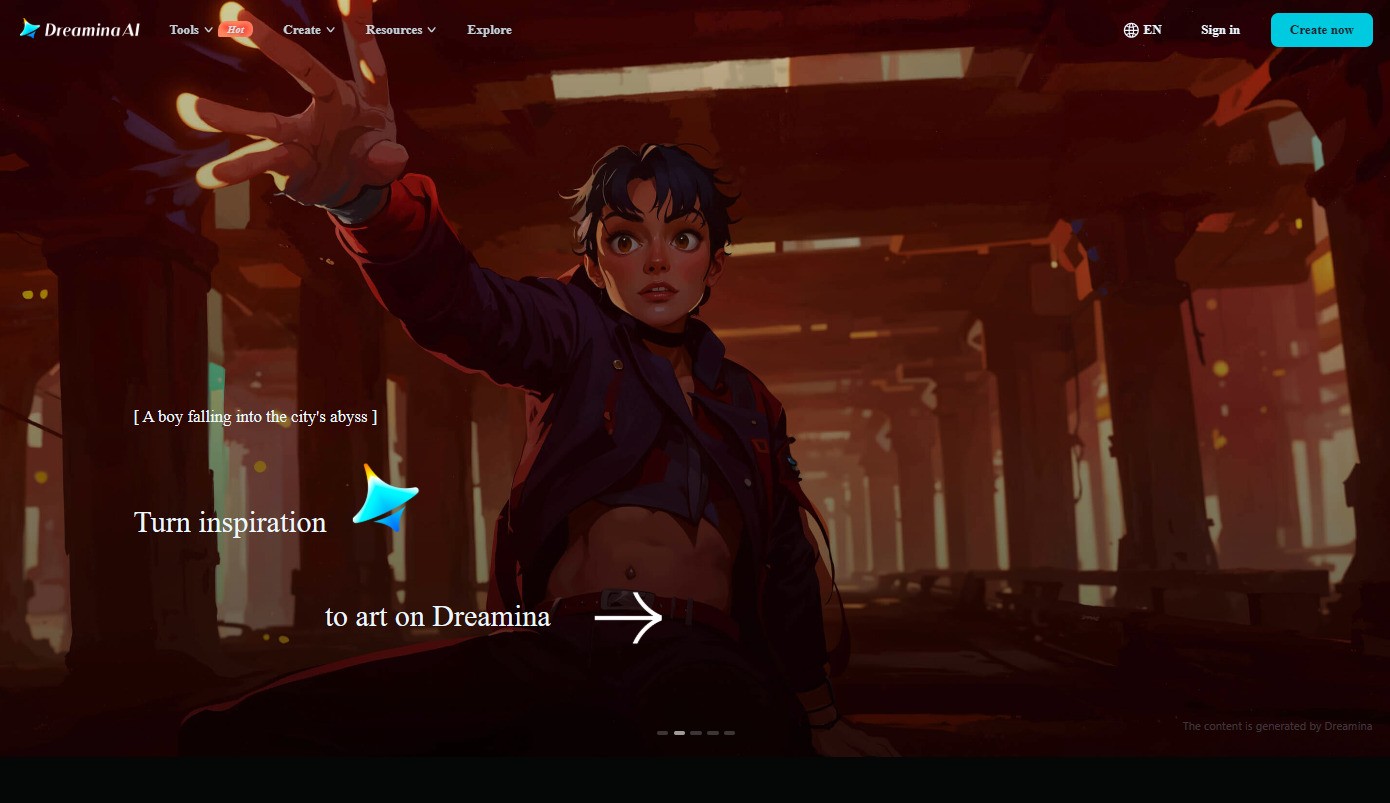Select Explore in the navigation bar
Screen dimensions: 1390x803
489,30
